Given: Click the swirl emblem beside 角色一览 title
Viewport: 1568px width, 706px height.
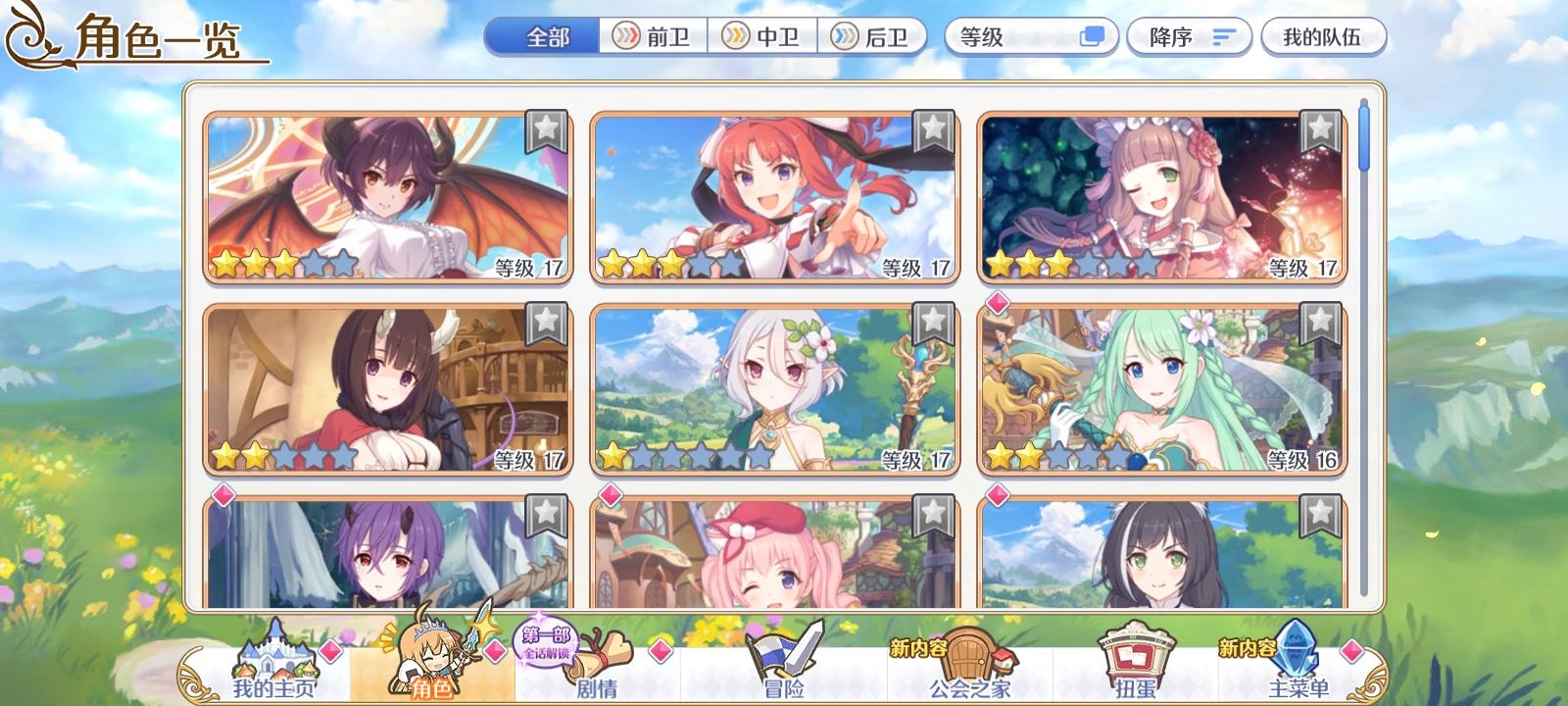Looking at the screenshot, I should coord(30,36).
